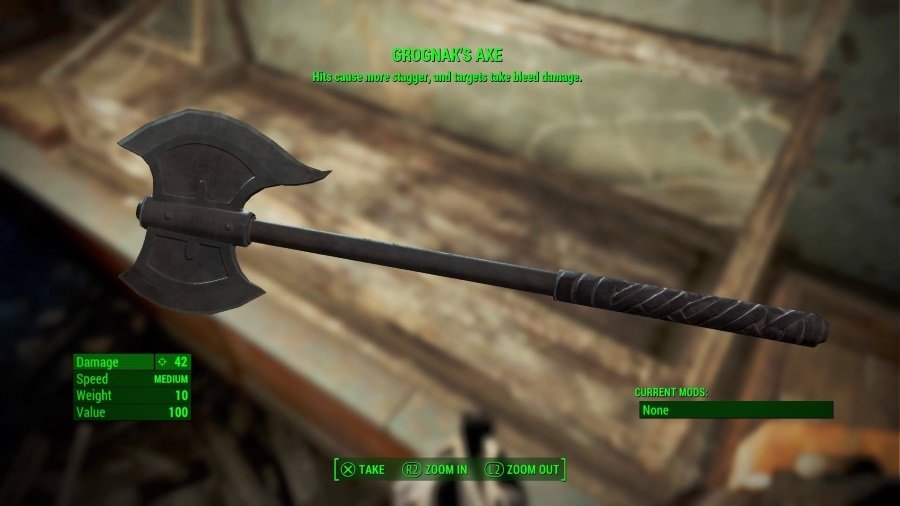Viewport: 900px width, 506px height.
Task: Choose the Zoom In option
Action: click(434, 469)
